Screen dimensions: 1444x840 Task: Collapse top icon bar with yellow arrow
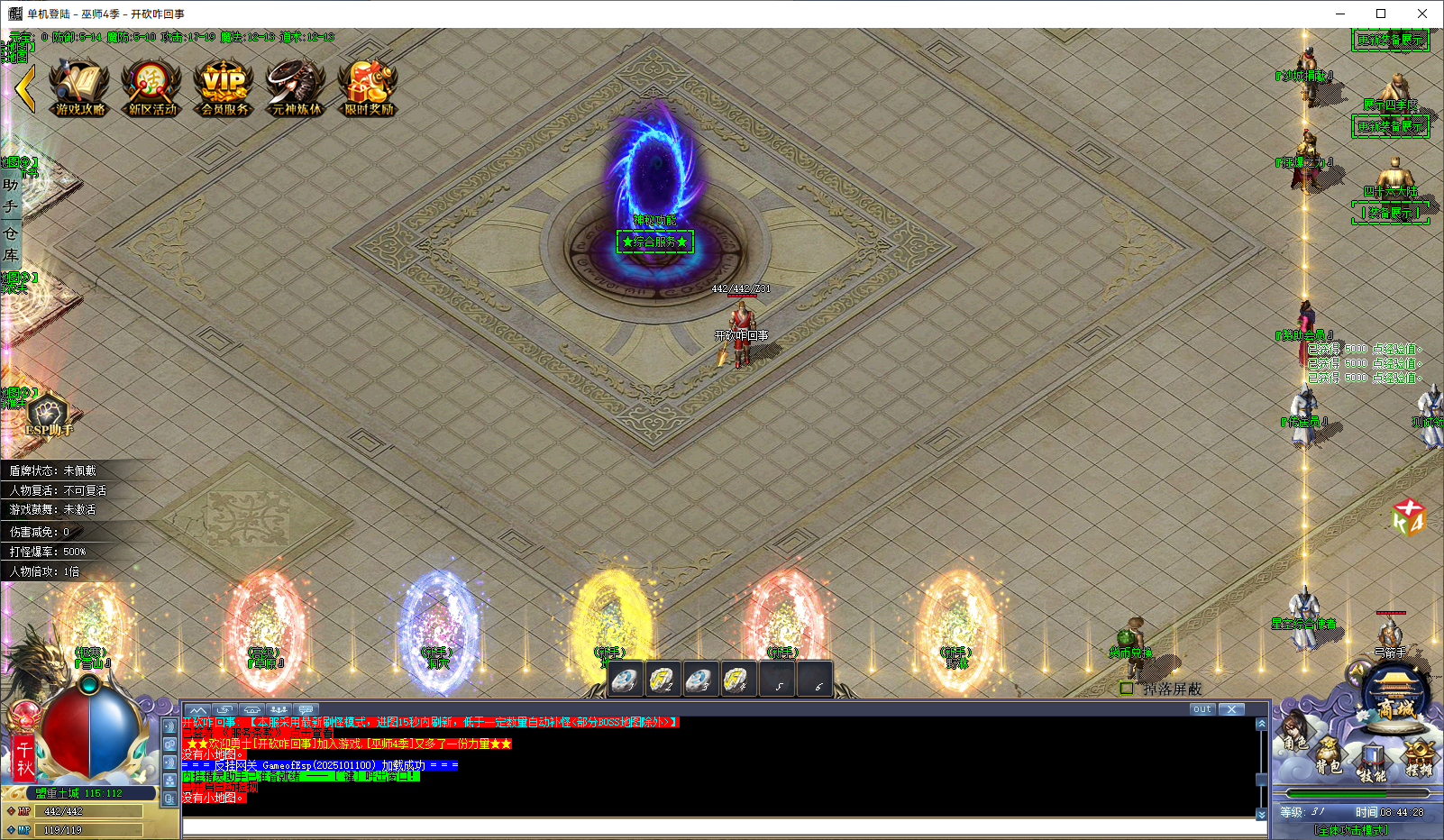tap(25, 88)
